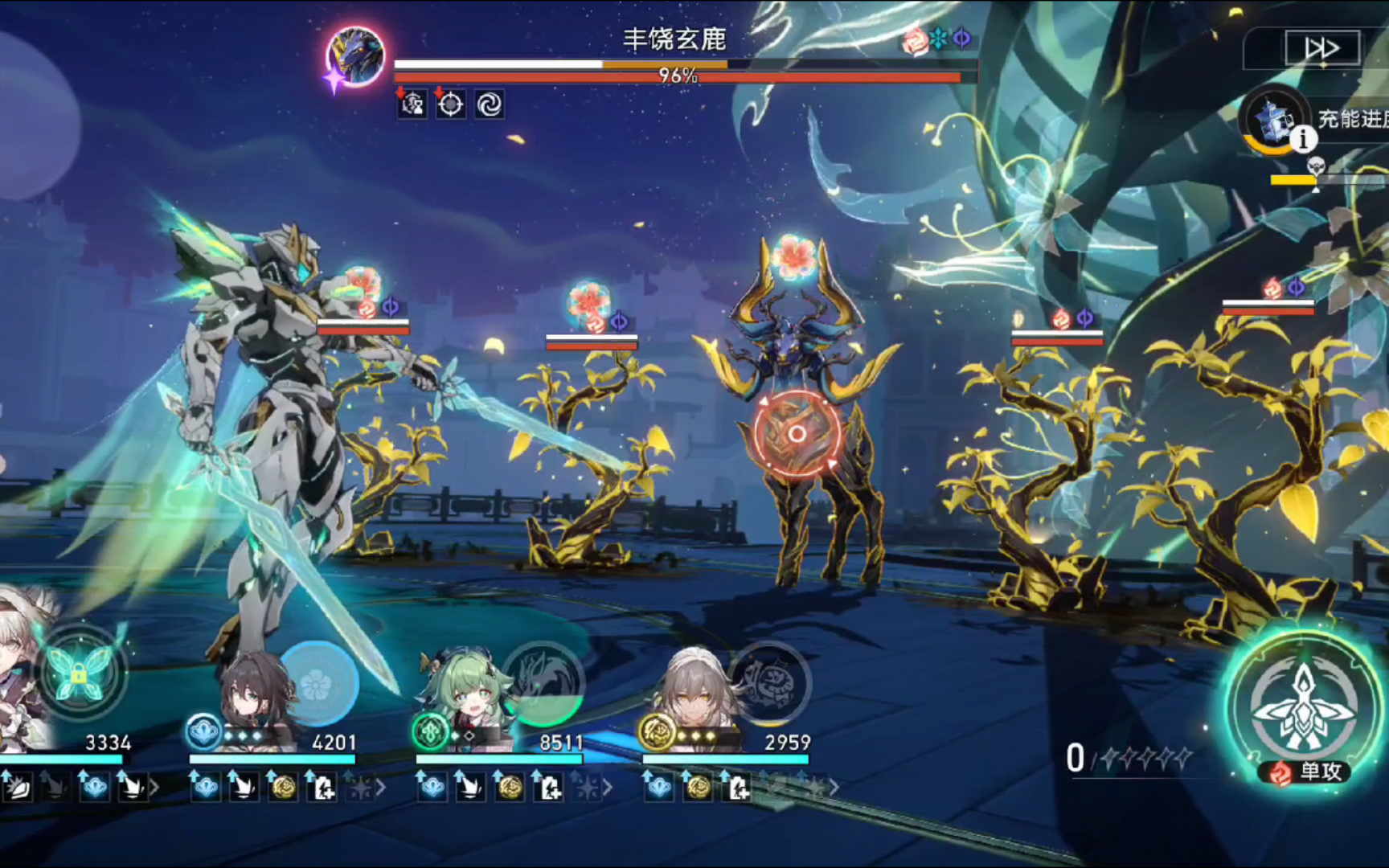Activate the grey-haired character's ultimate icon
The height and width of the screenshot is (868, 1389).
[x=769, y=684]
